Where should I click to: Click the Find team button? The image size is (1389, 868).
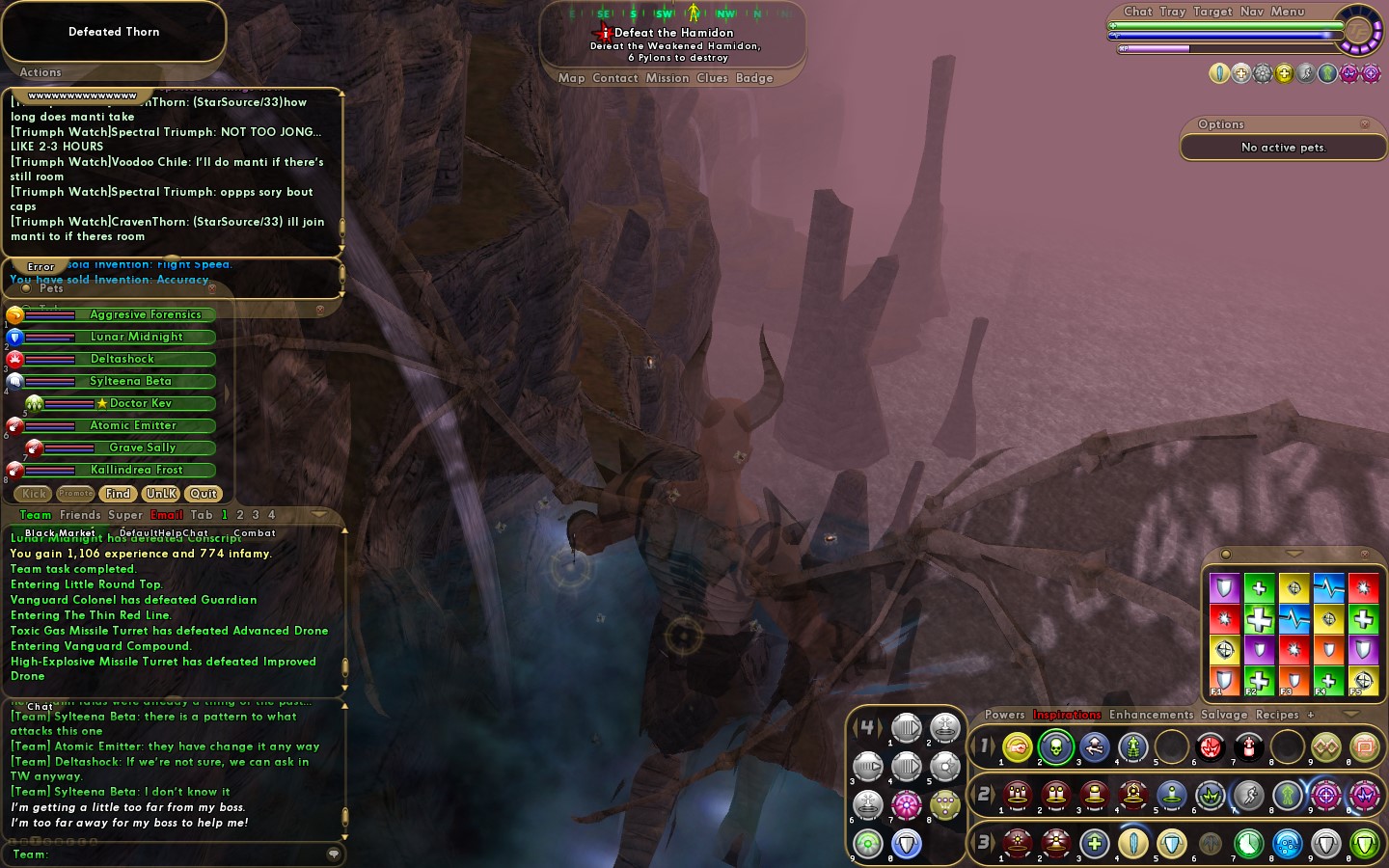[x=118, y=494]
